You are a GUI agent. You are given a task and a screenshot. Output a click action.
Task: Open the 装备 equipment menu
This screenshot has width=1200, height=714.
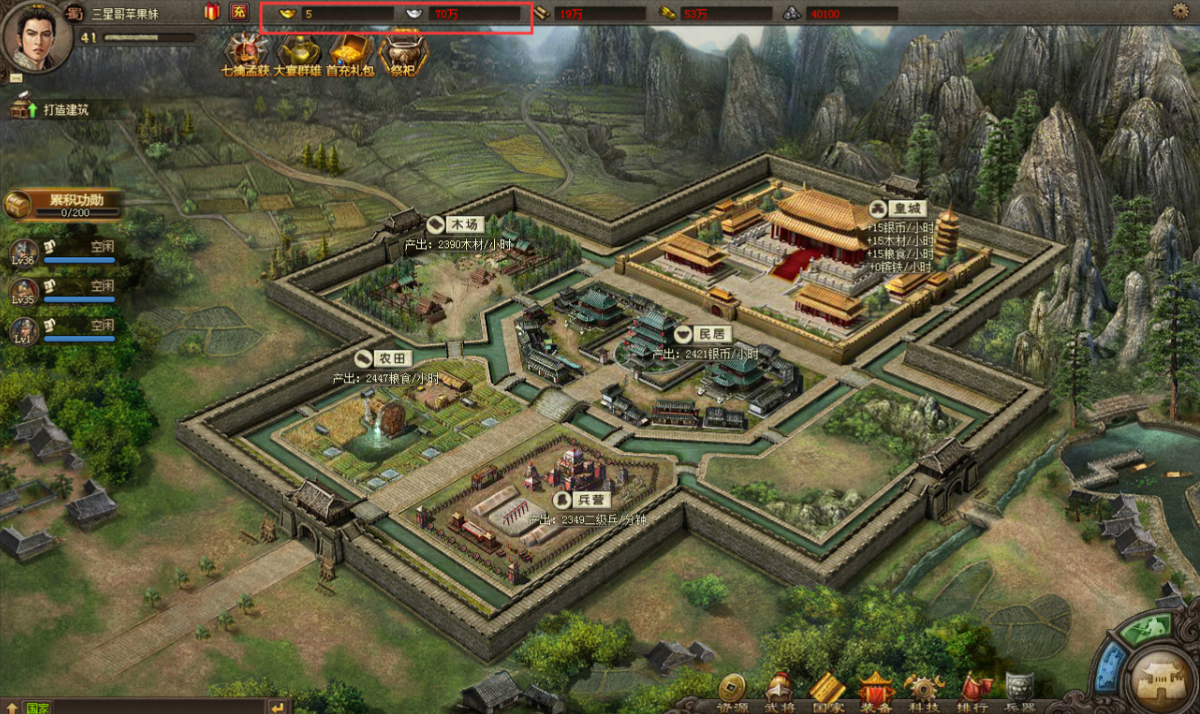point(876,690)
